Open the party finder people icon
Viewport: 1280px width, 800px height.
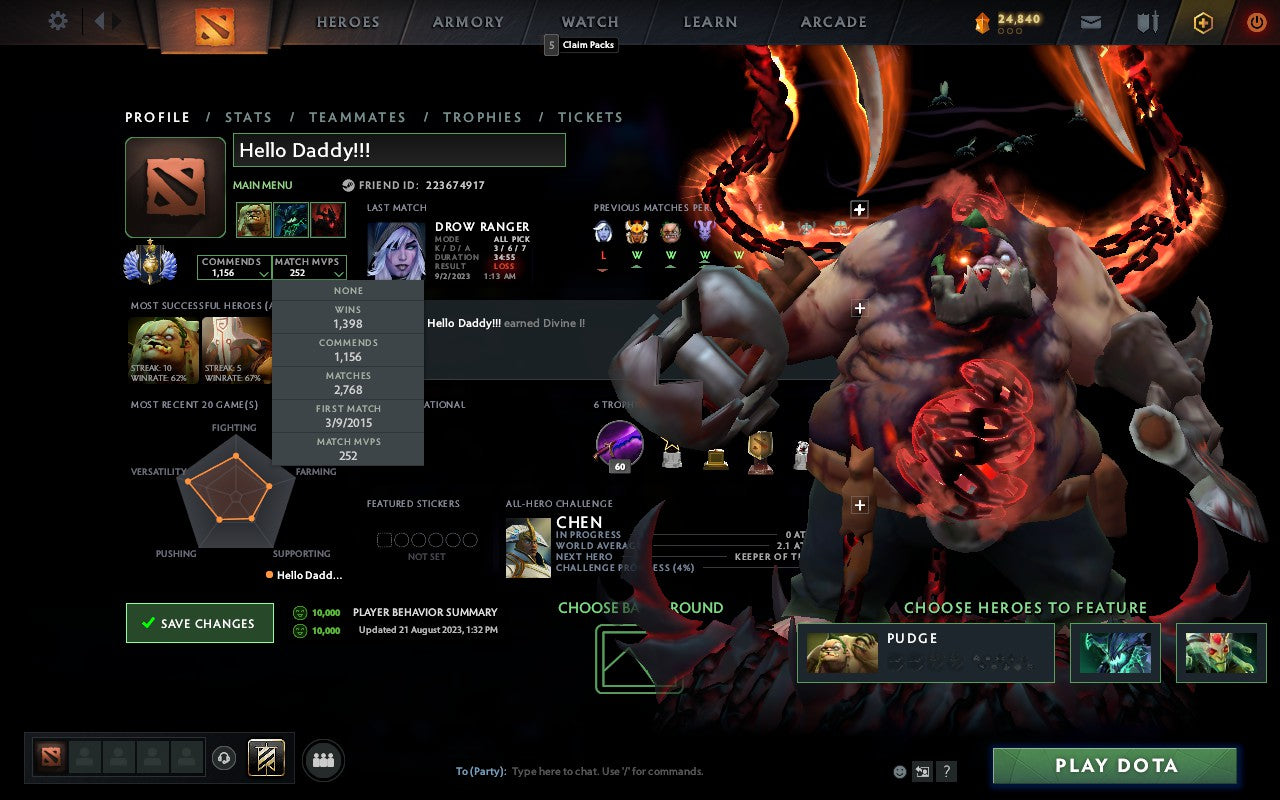319,759
